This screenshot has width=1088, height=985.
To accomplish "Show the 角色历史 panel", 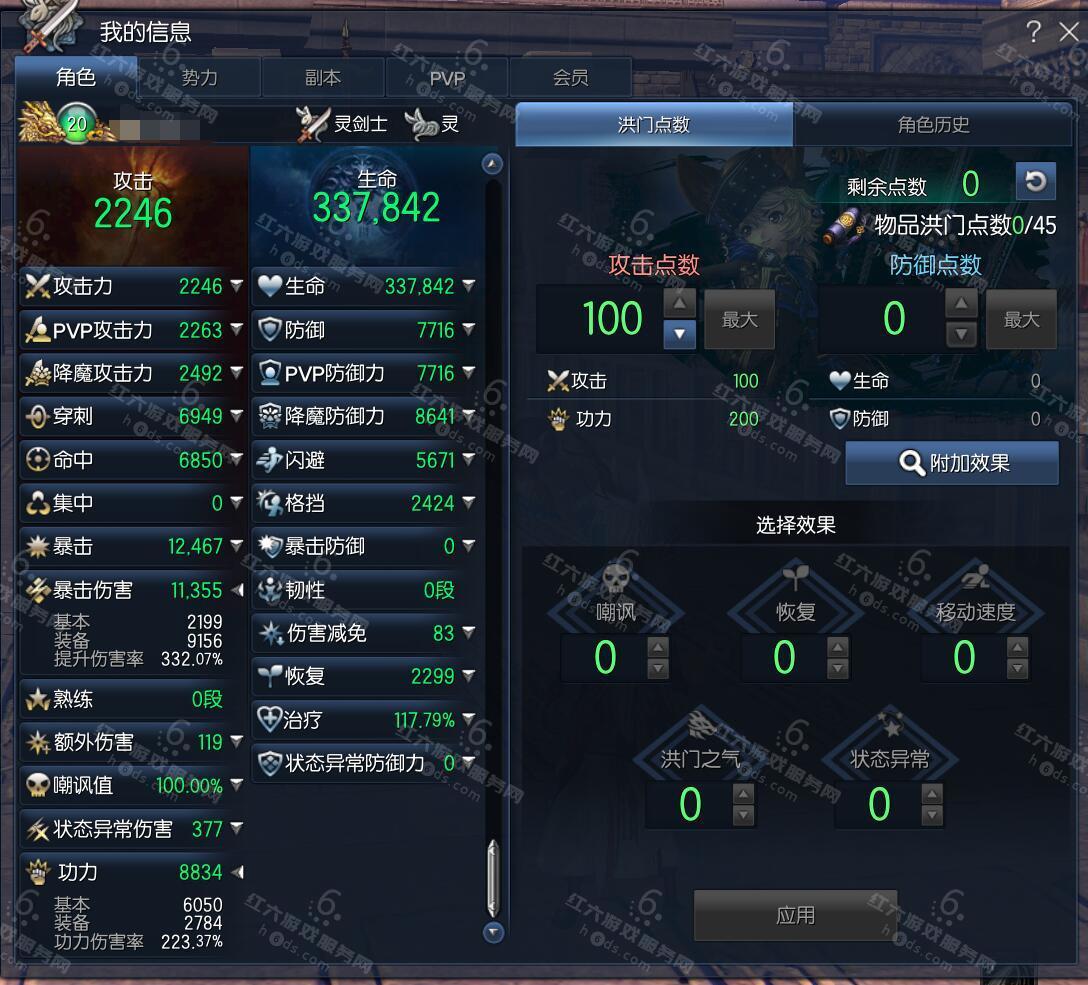I will point(932,125).
